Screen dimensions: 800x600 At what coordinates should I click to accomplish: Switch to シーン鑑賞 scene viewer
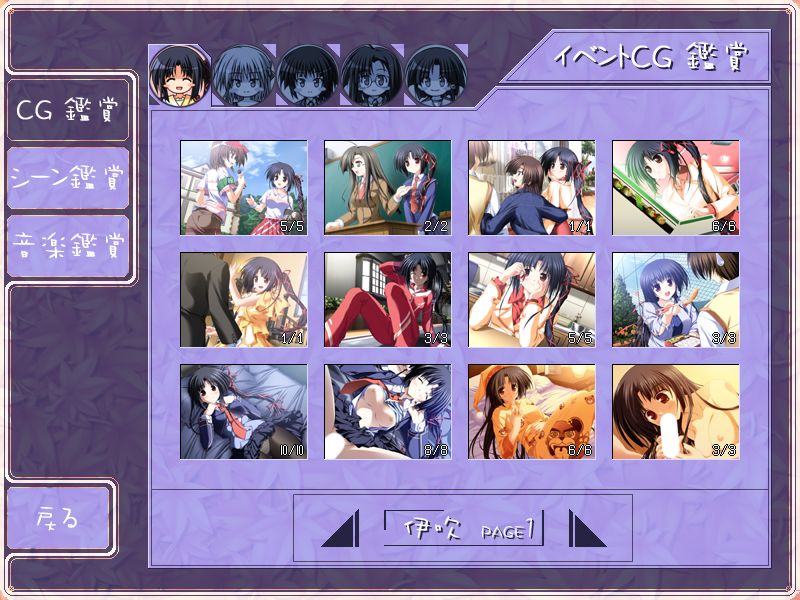(67, 178)
